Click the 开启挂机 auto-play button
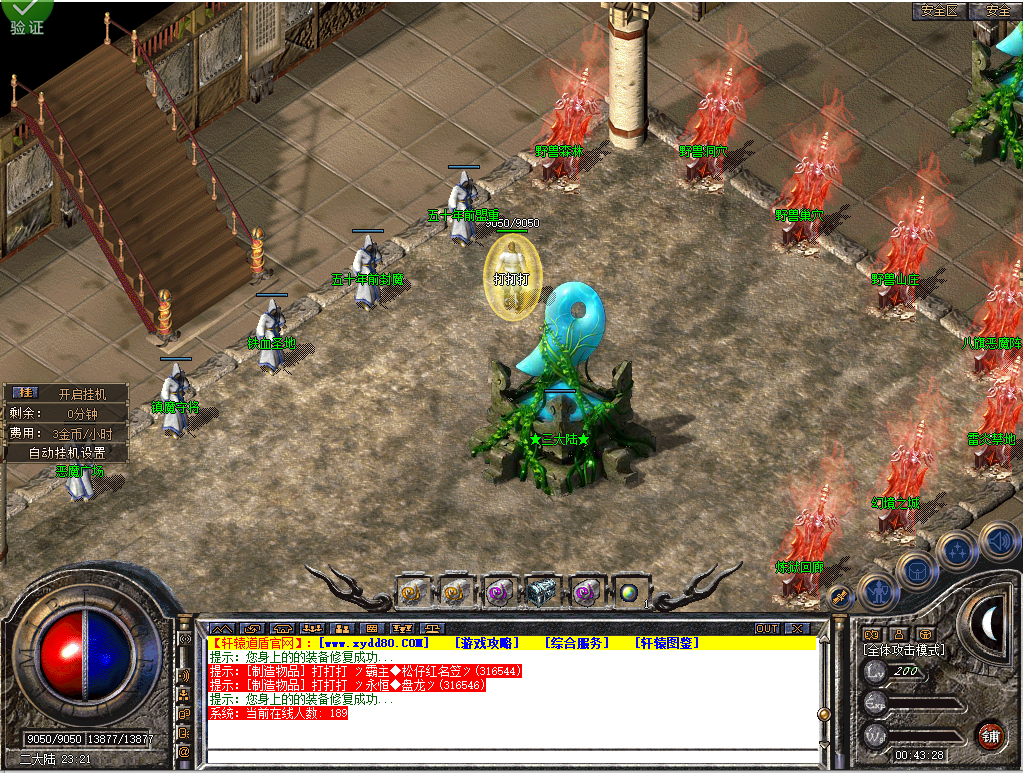This screenshot has width=1023, height=773. [x=80, y=394]
